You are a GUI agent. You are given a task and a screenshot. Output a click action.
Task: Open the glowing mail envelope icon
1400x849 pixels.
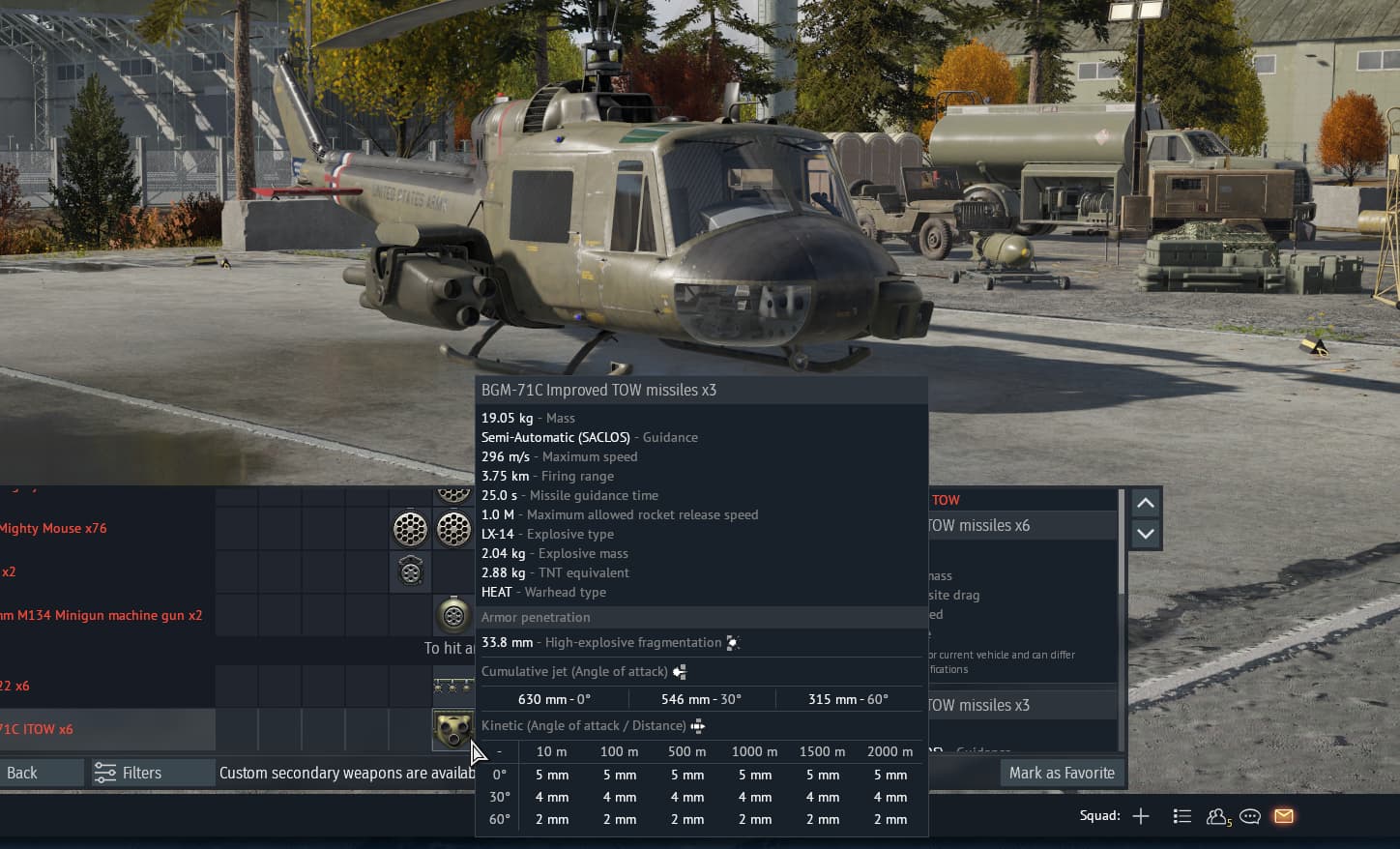[x=1283, y=816]
